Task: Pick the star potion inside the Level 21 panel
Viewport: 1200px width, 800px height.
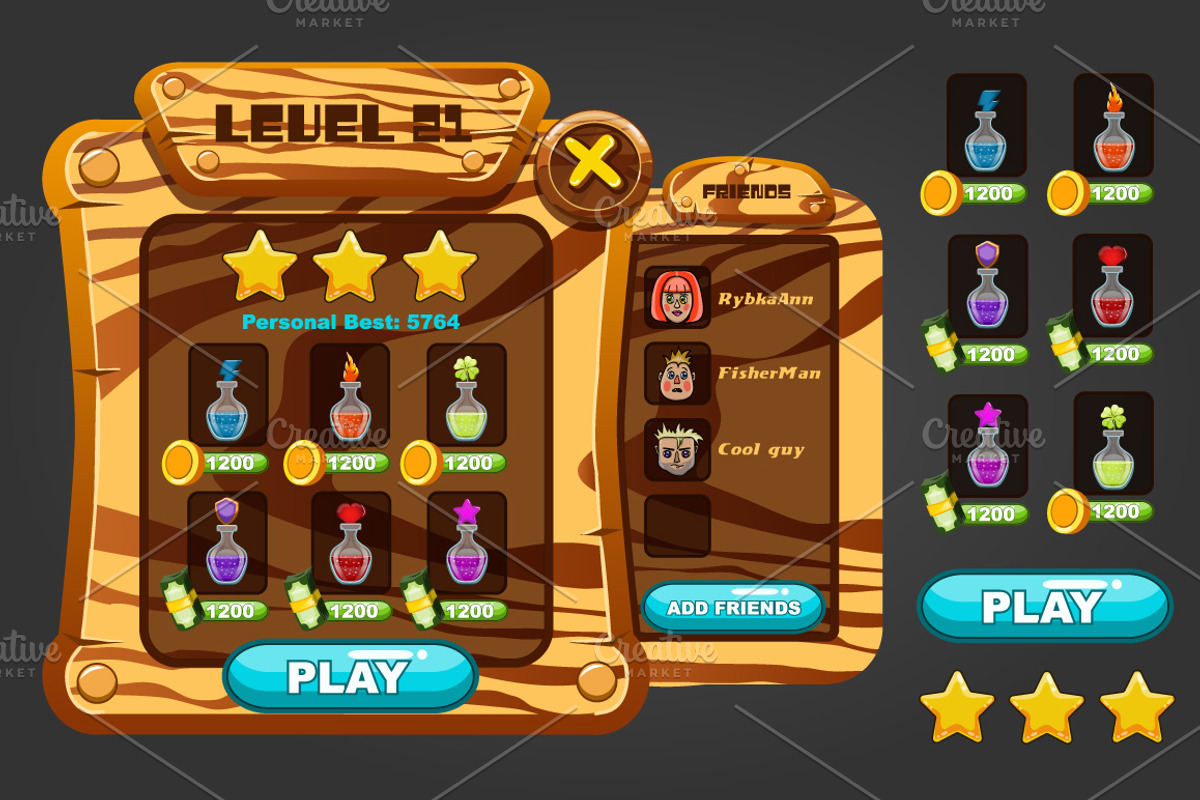Action: tap(466, 543)
